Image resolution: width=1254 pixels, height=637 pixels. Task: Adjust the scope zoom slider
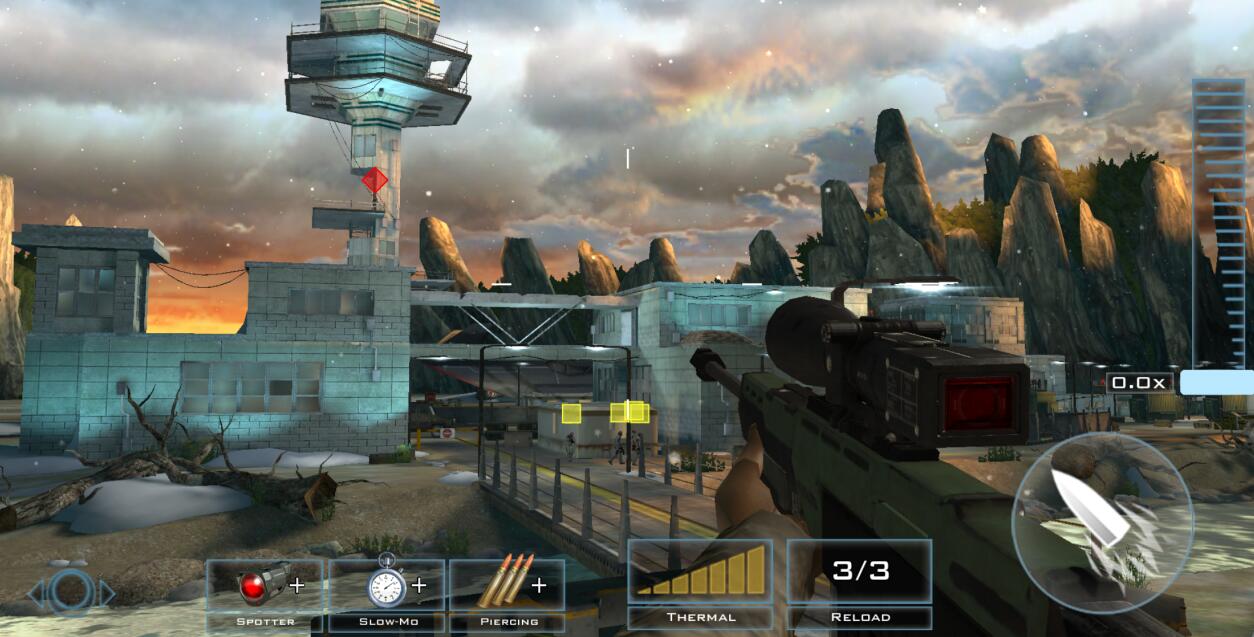pyautogui.click(x=1216, y=381)
